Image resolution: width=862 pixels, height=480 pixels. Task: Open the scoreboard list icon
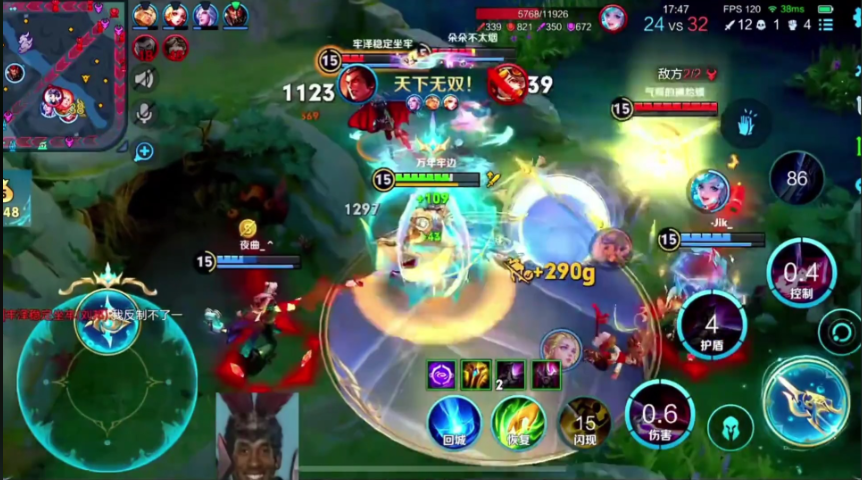click(x=826, y=24)
